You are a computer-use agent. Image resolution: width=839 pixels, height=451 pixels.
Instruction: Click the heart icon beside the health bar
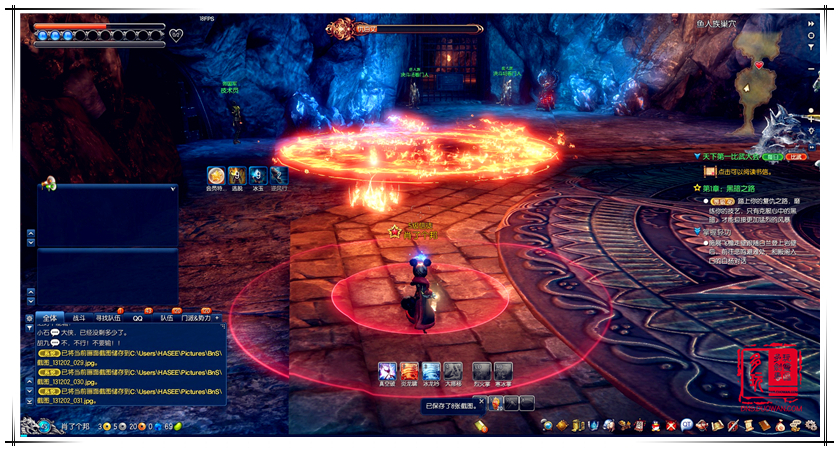tap(176, 36)
